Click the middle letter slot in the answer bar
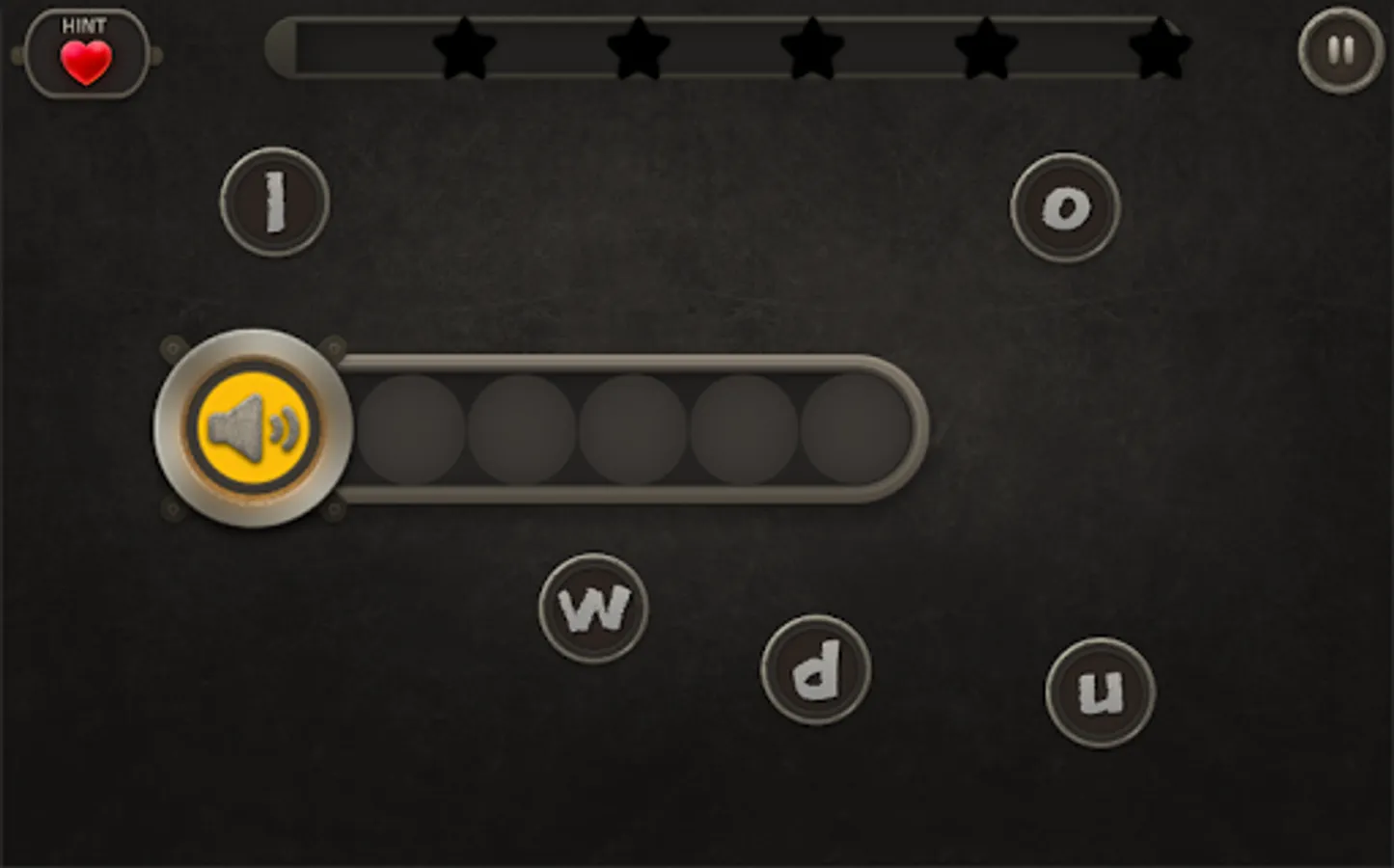The width and height of the screenshot is (1394, 868). [634, 427]
